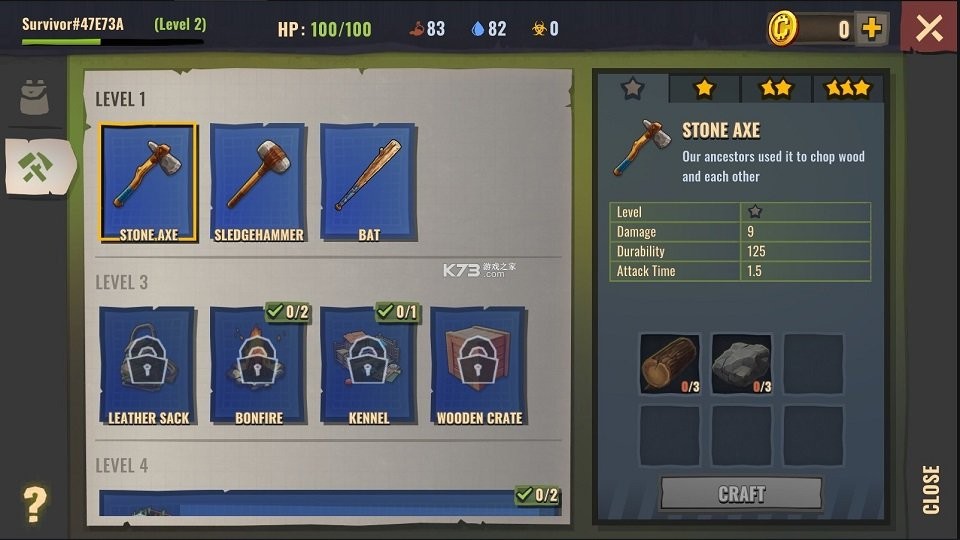Add coins with the plus button
Image resolution: width=960 pixels, height=540 pixels.
[872, 28]
